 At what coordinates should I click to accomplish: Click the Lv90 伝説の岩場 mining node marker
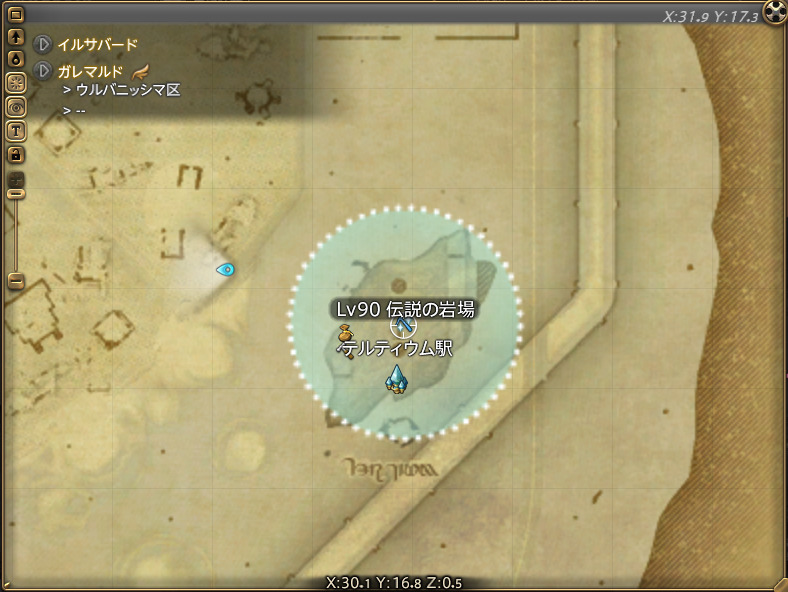(x=400, y=326)
